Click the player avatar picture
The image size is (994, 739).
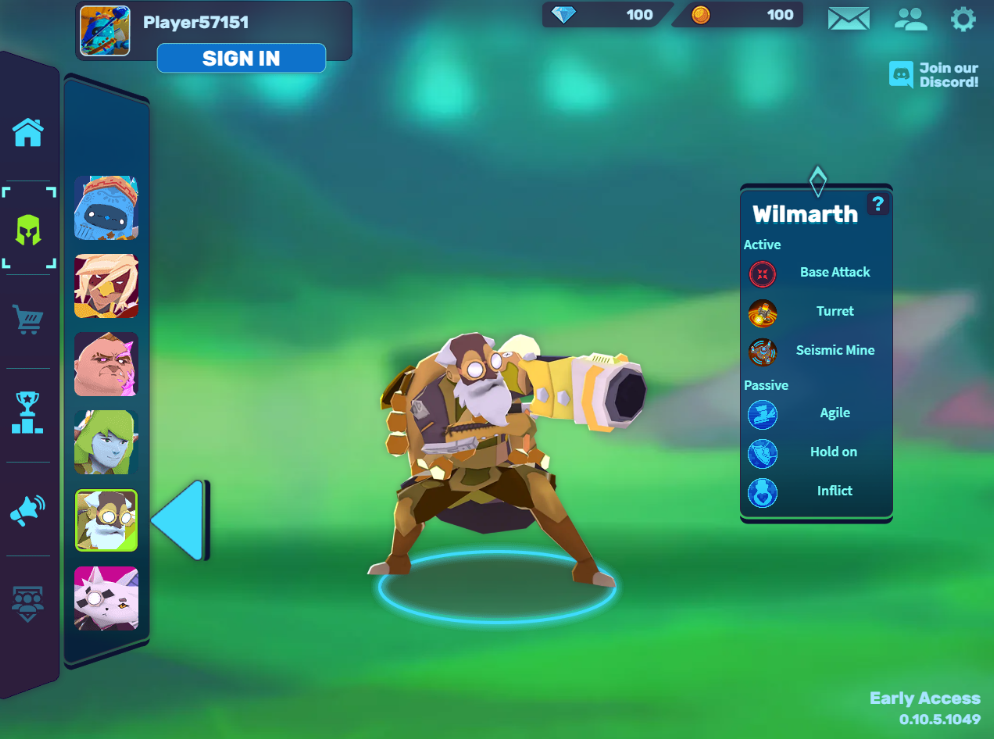point(105,30)
